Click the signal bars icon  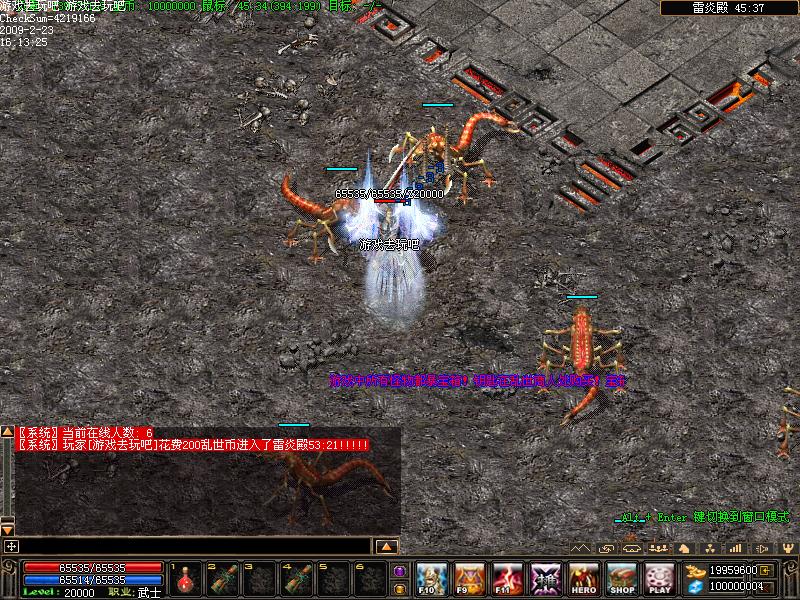click(x=736, y=547)
